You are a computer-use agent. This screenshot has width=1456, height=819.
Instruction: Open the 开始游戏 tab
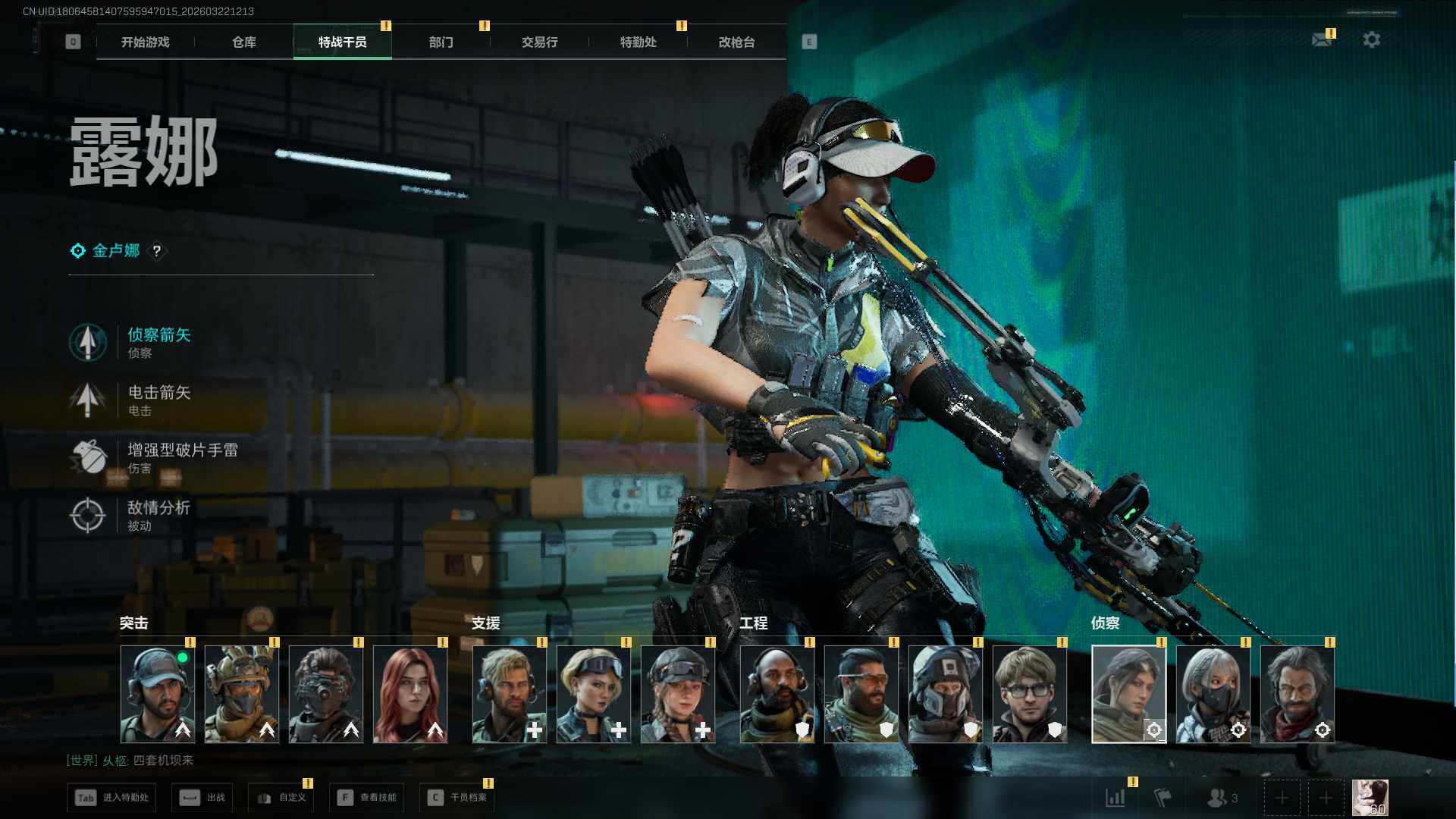(145, 42)
